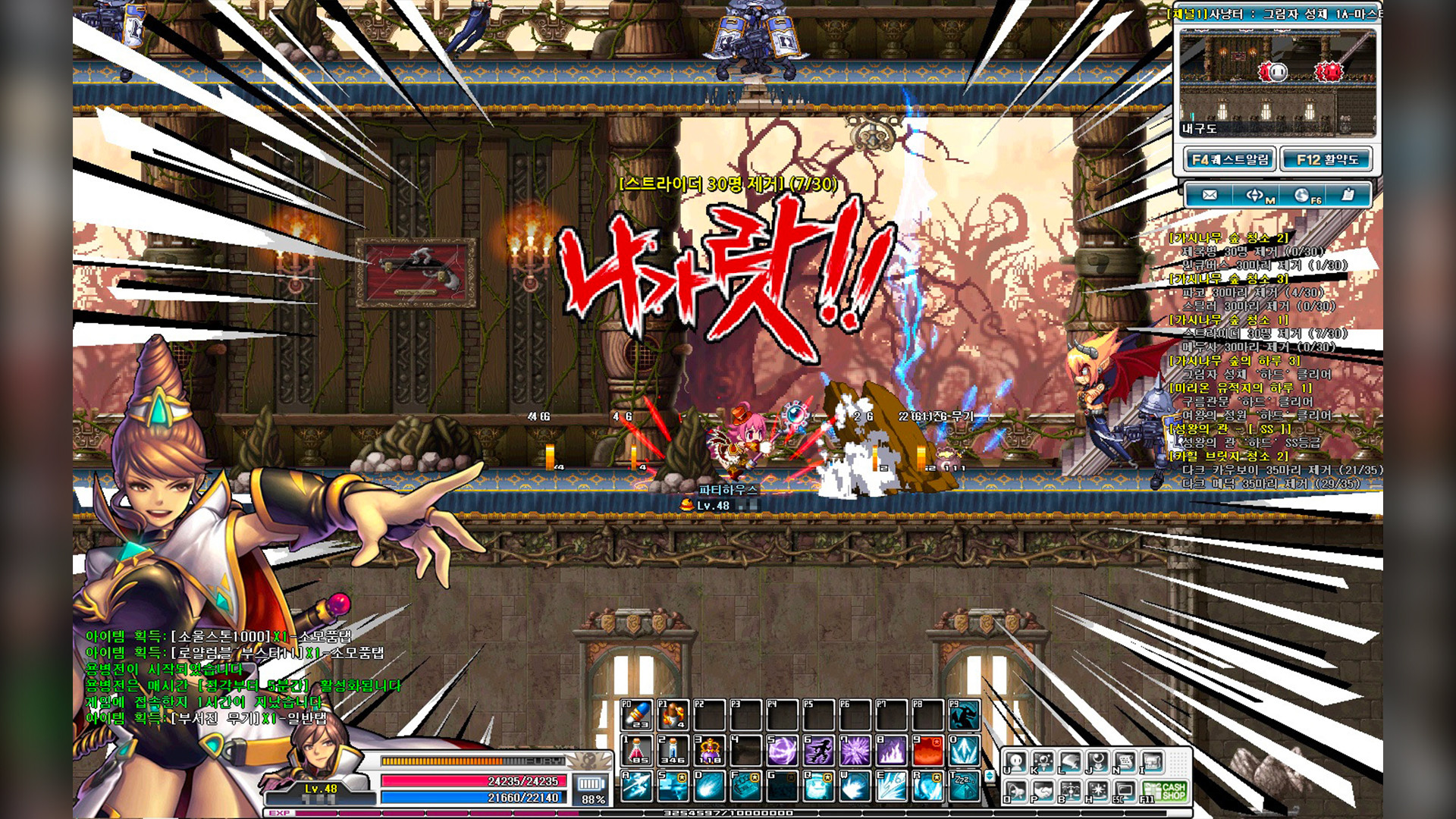Open the memo note icon beside the globe

pyautogui.click(x=1348, y=194)
